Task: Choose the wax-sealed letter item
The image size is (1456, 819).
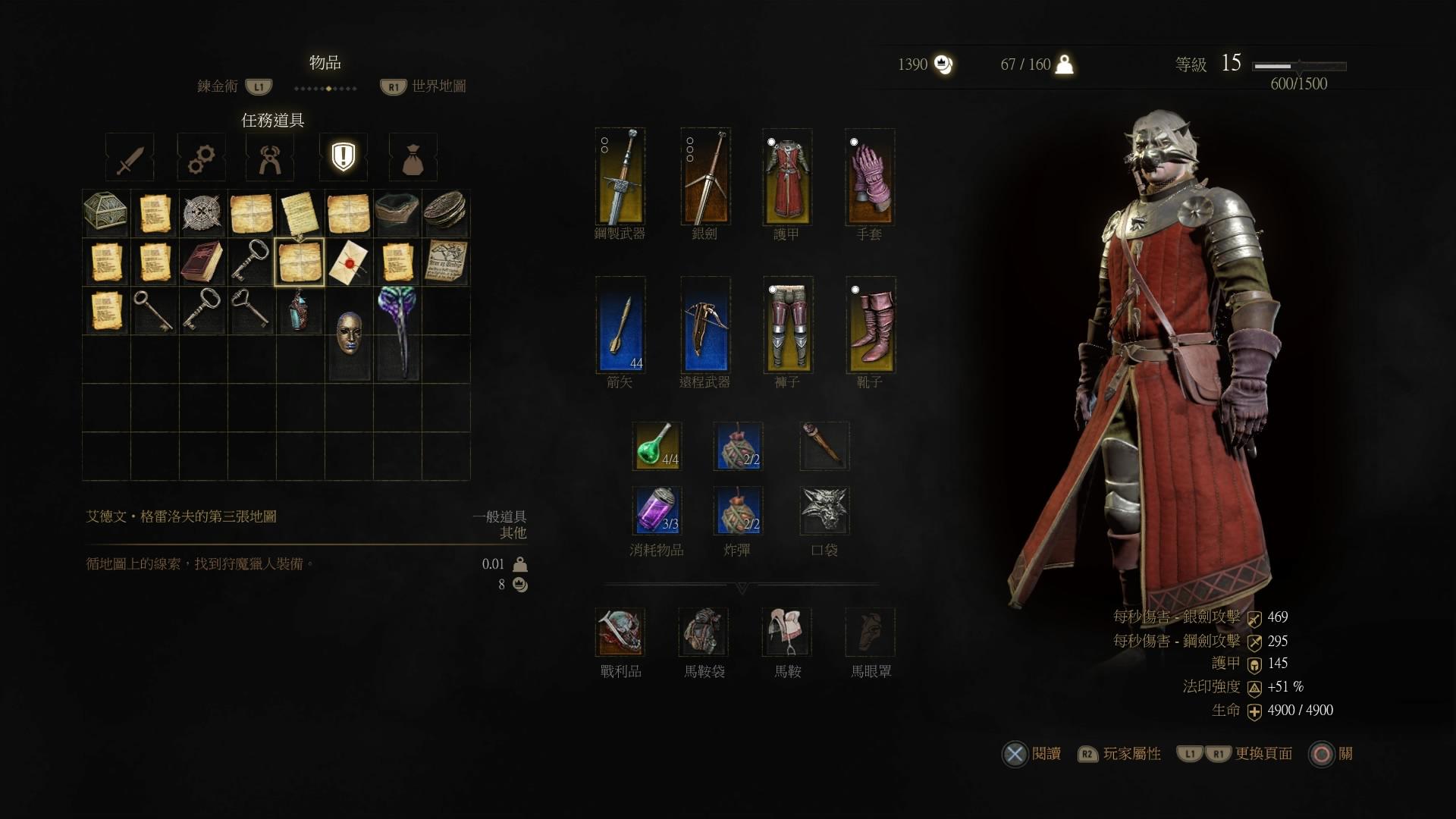Action: [348, 262]
